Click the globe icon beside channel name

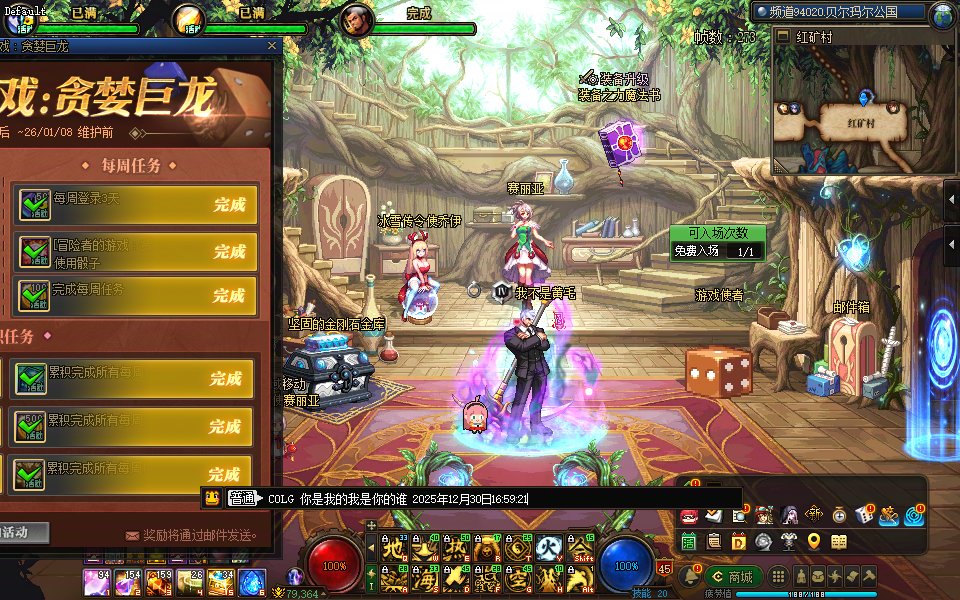(942, 14)
